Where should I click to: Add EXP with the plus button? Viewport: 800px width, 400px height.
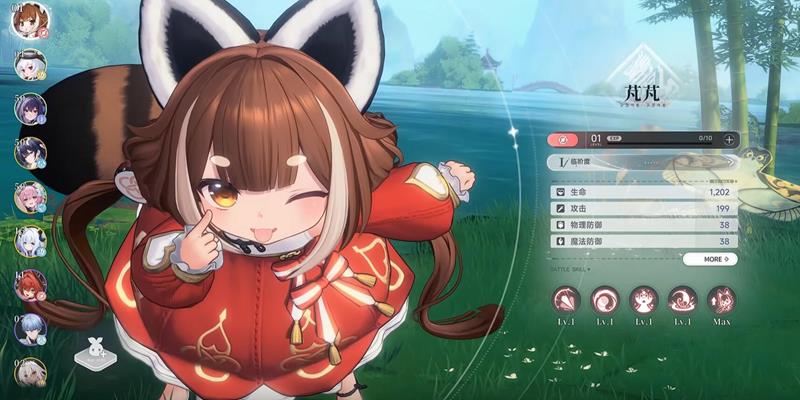729,139
